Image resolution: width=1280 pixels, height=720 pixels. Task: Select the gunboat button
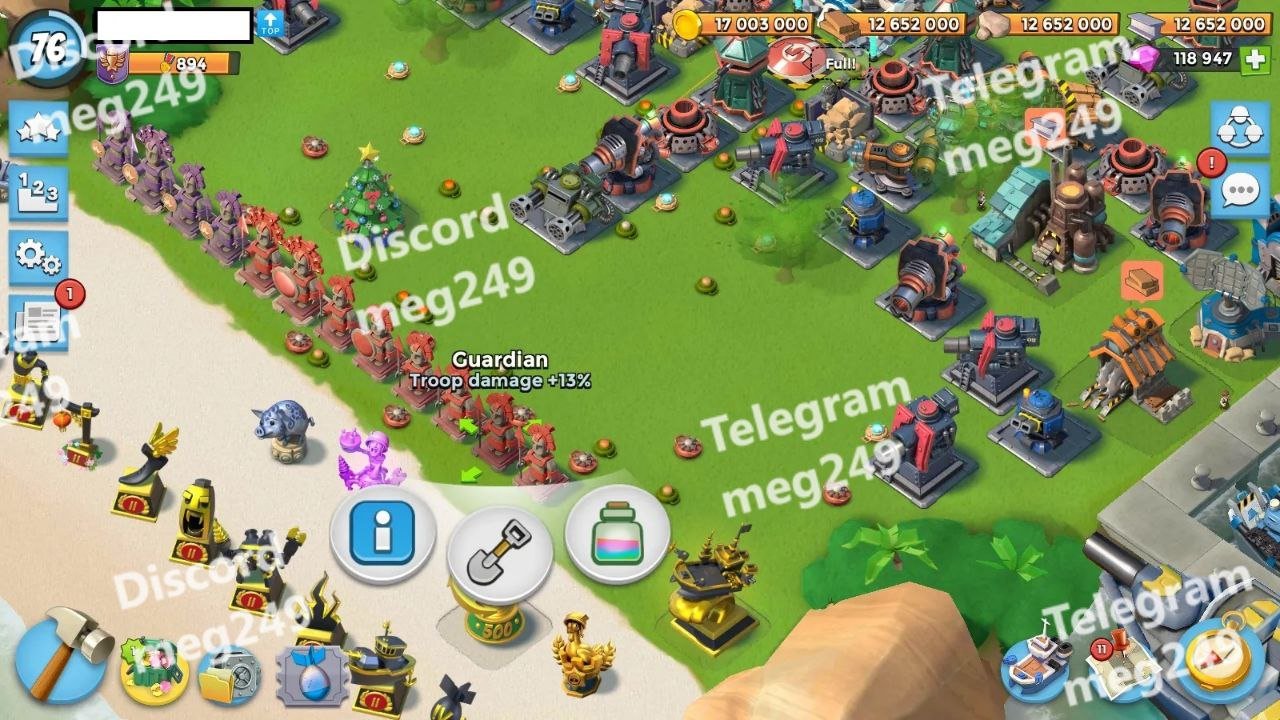[1036, 665]
